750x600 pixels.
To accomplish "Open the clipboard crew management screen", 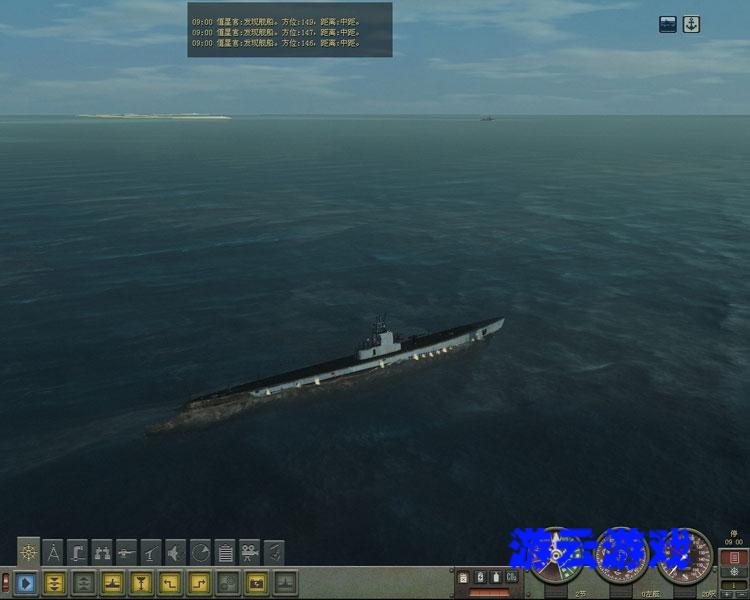I will (x=225, y=551).
